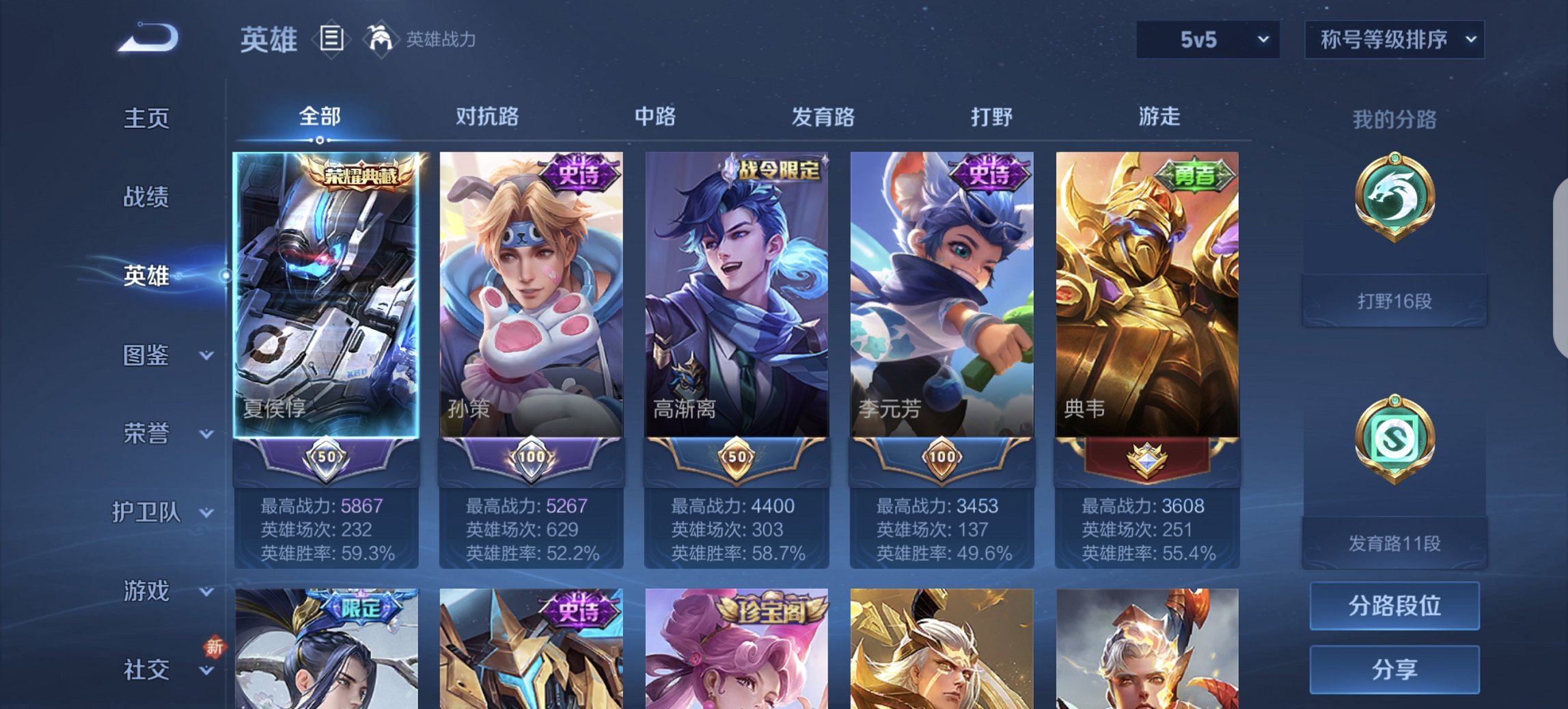This screenshot has height=709, width=1568.
Task: Open the 5v5 mode dropdown
Action: point(1205,38)
